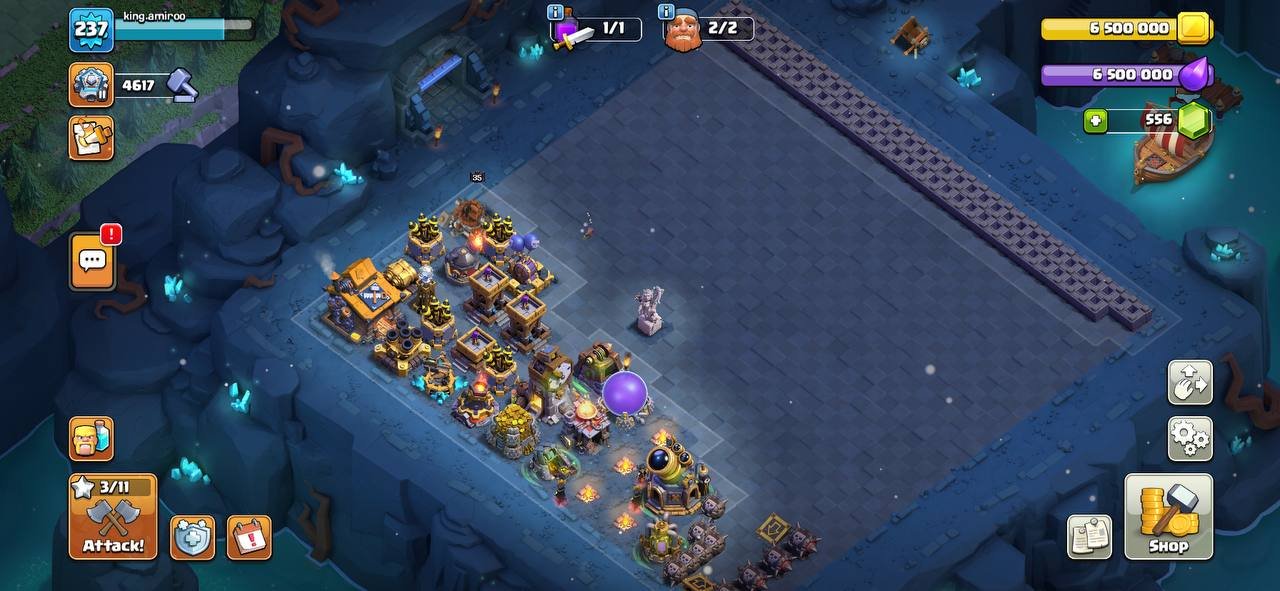Show info for the 2/2 bearded builder counter
Screen dimensions: 1280x591
666,12
